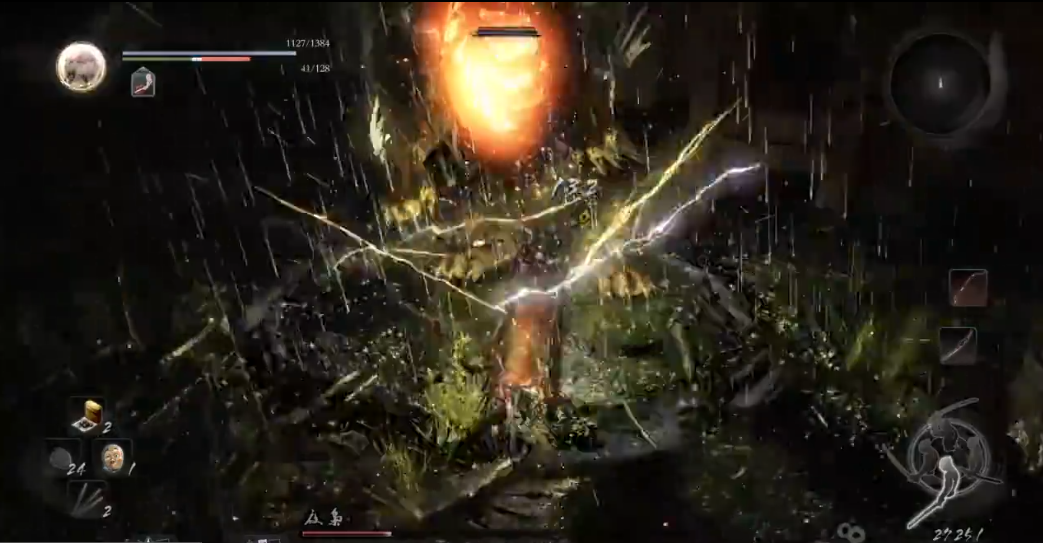Screen dimensions: 1043x543
Task: Click the status buff icon under the health bar
Action: (143, 82)
